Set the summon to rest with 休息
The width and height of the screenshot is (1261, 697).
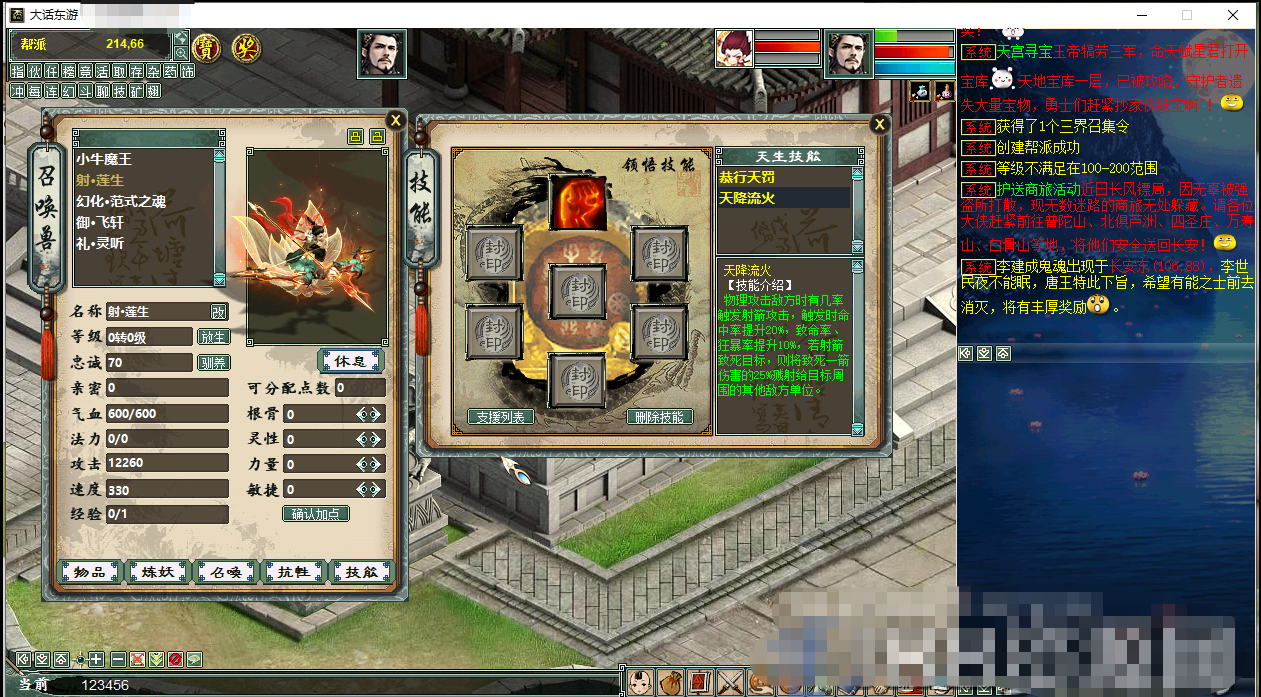[x=351, y=360]
